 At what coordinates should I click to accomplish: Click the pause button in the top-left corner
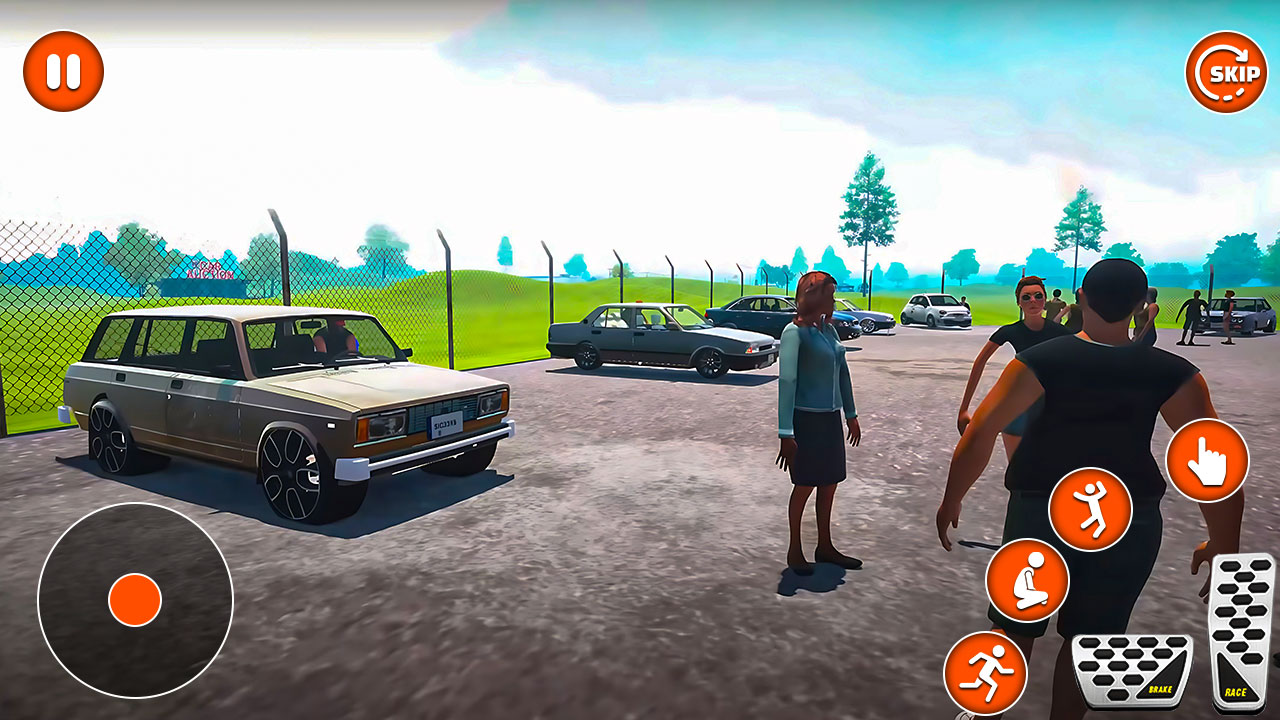pyautogui.click(x=62, y=69)
